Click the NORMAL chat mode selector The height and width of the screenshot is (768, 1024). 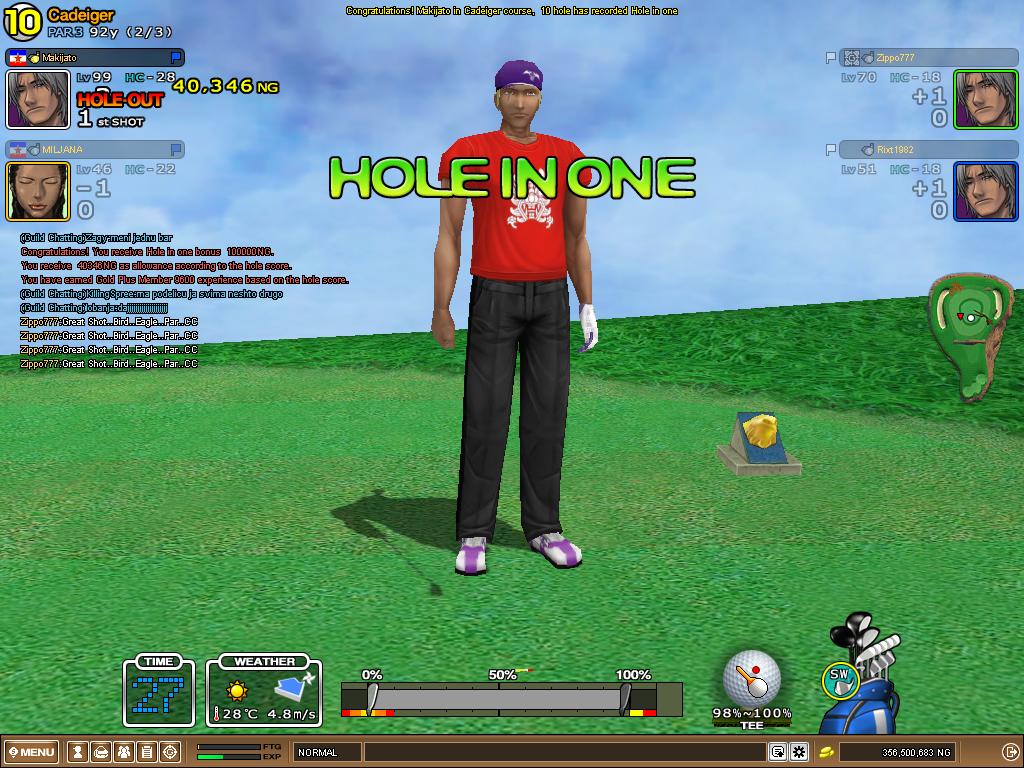(325, 752)
